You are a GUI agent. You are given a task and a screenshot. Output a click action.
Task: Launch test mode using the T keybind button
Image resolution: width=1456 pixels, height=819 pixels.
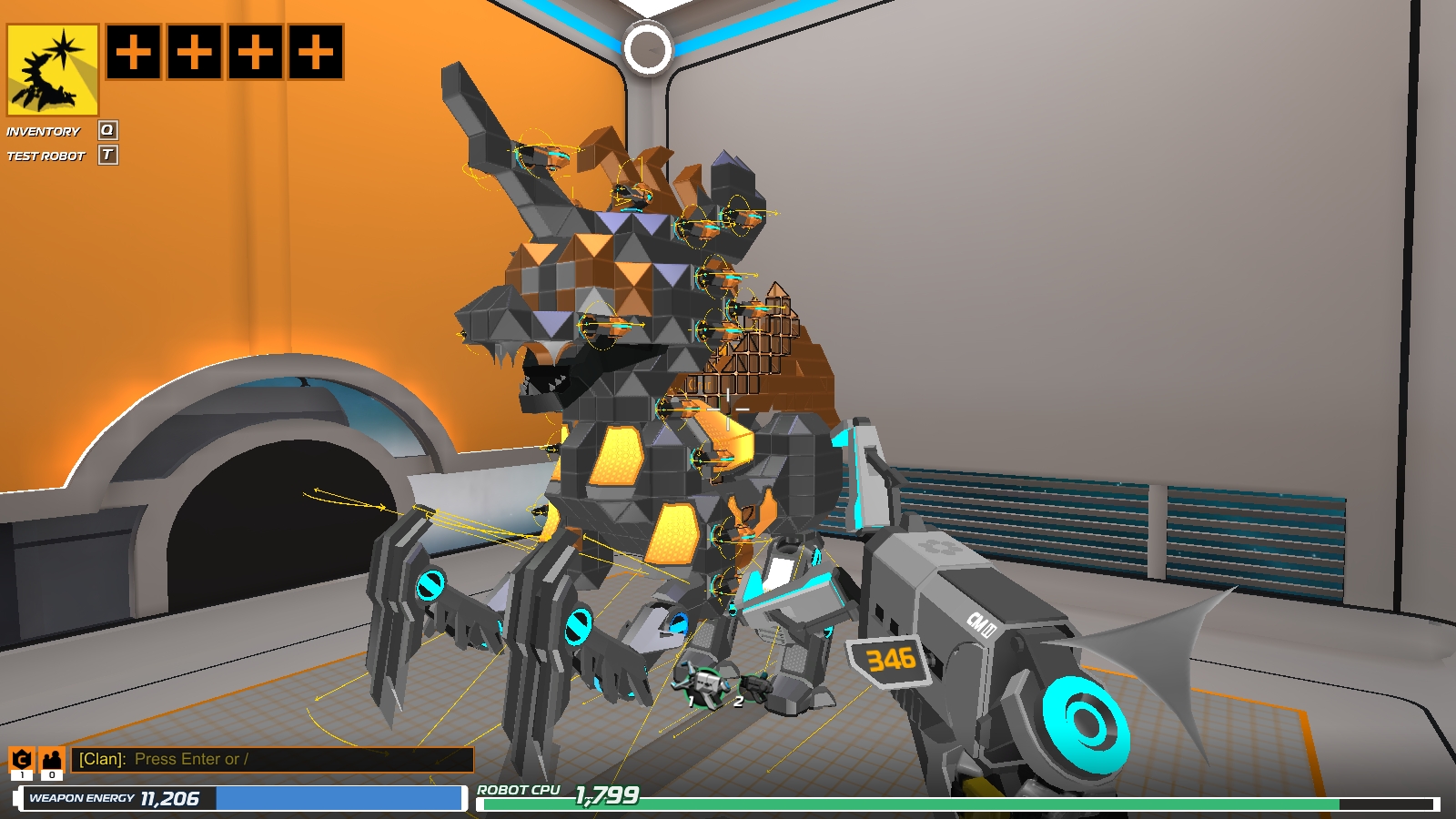point(109,156)
